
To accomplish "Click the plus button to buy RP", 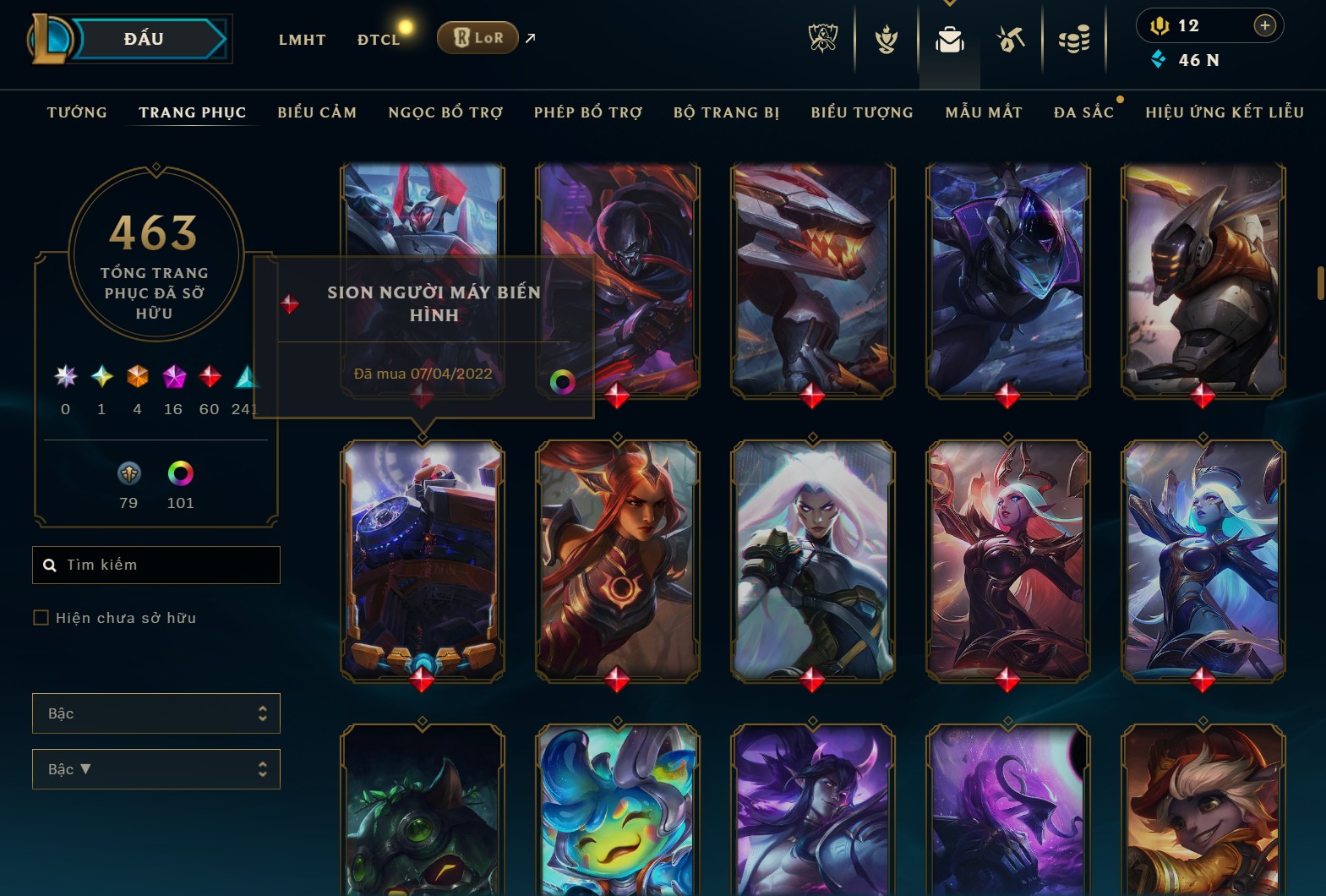I will coord(1265,25).
